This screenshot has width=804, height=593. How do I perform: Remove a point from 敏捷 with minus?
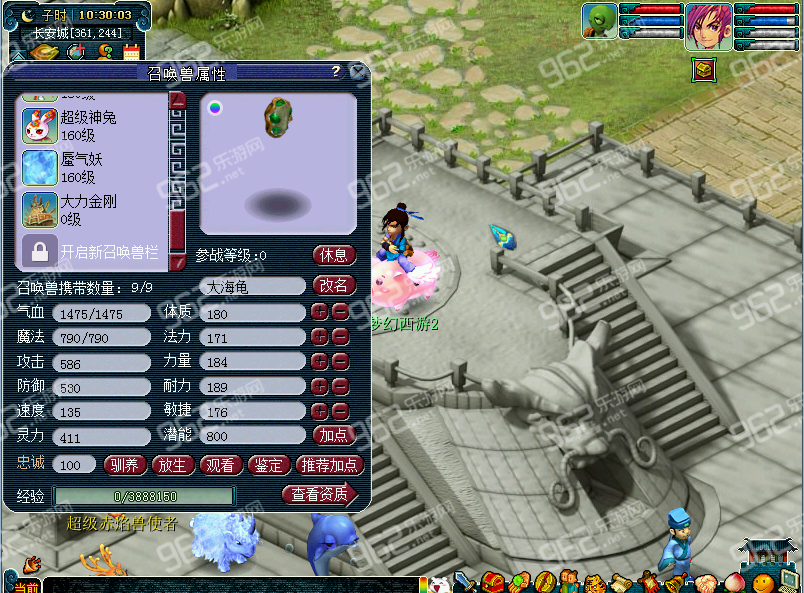[x=340, y=411]
